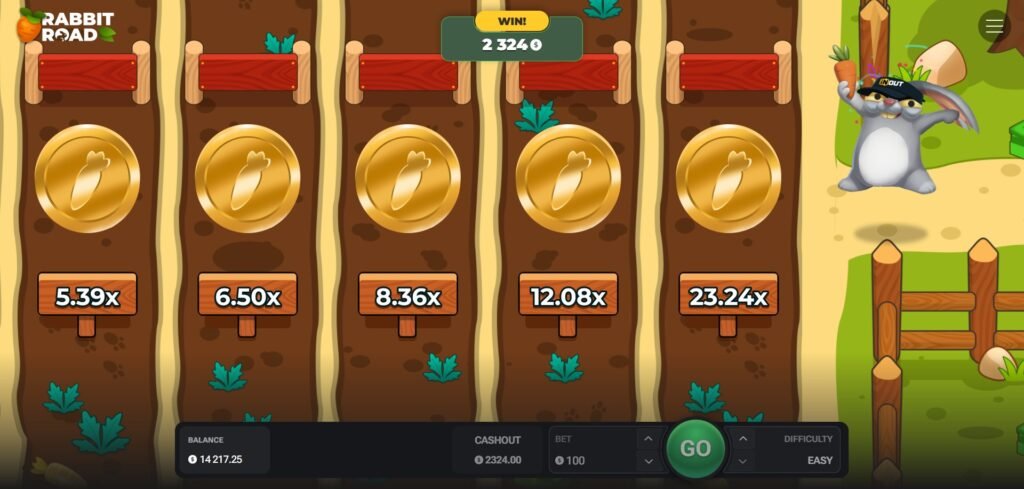The height and width of the screenshot is (489, 1024).
Task: Lower the difficulty with down arrow
Action: 743,461
